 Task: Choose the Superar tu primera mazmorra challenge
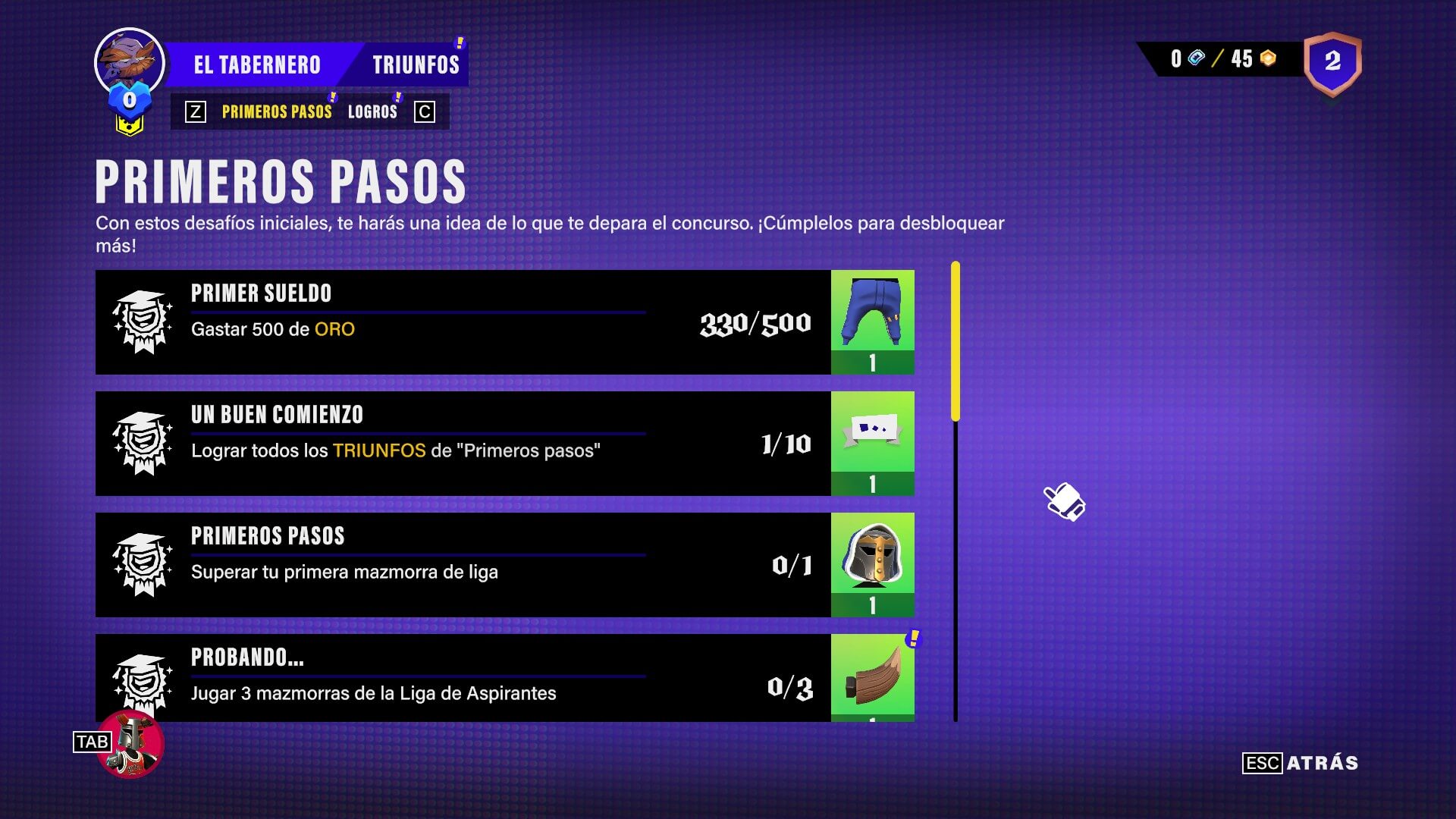point(463,565)
